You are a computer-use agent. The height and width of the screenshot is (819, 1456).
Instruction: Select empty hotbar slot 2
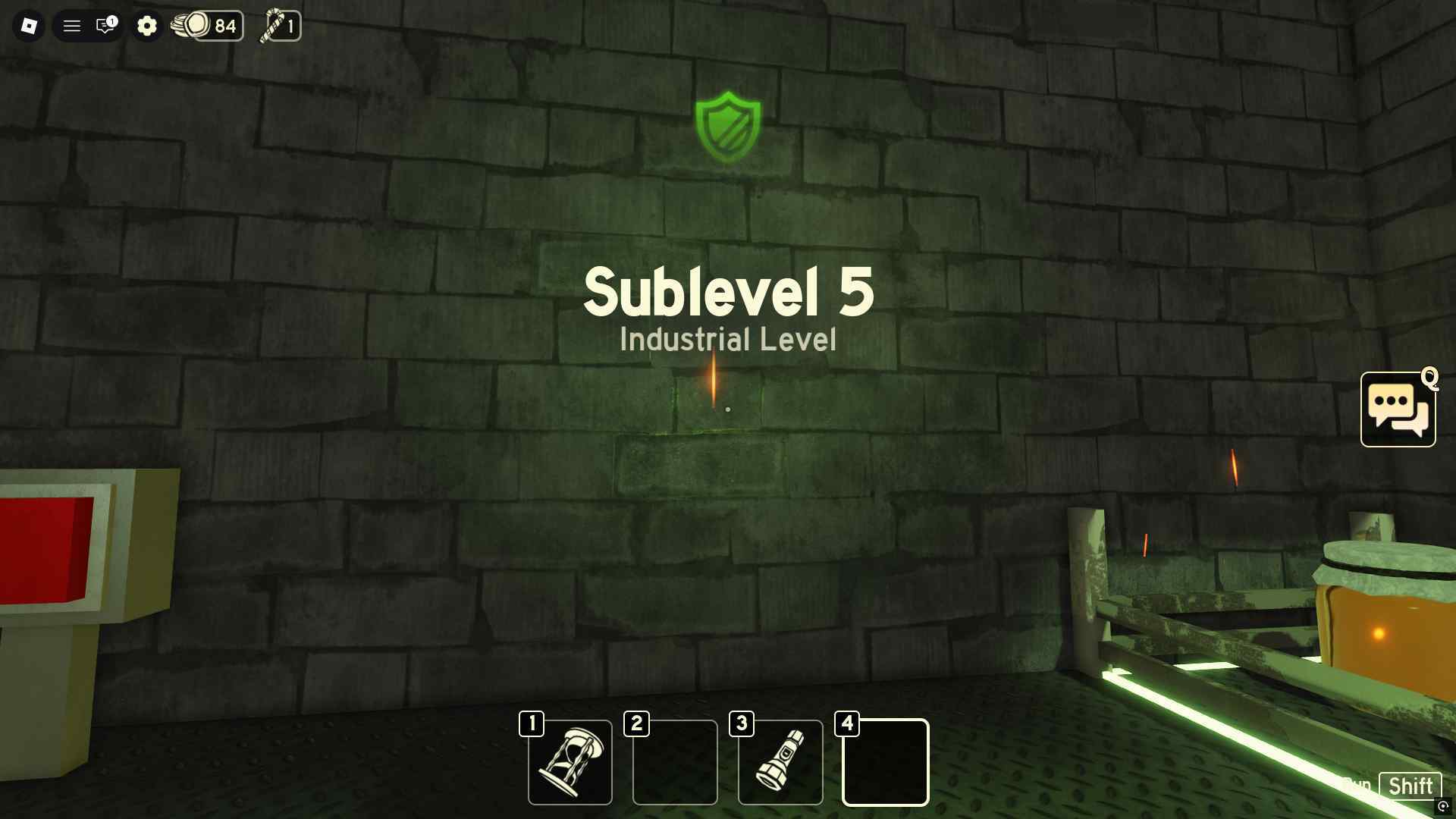pyautogui.click(x=674, y=761)
